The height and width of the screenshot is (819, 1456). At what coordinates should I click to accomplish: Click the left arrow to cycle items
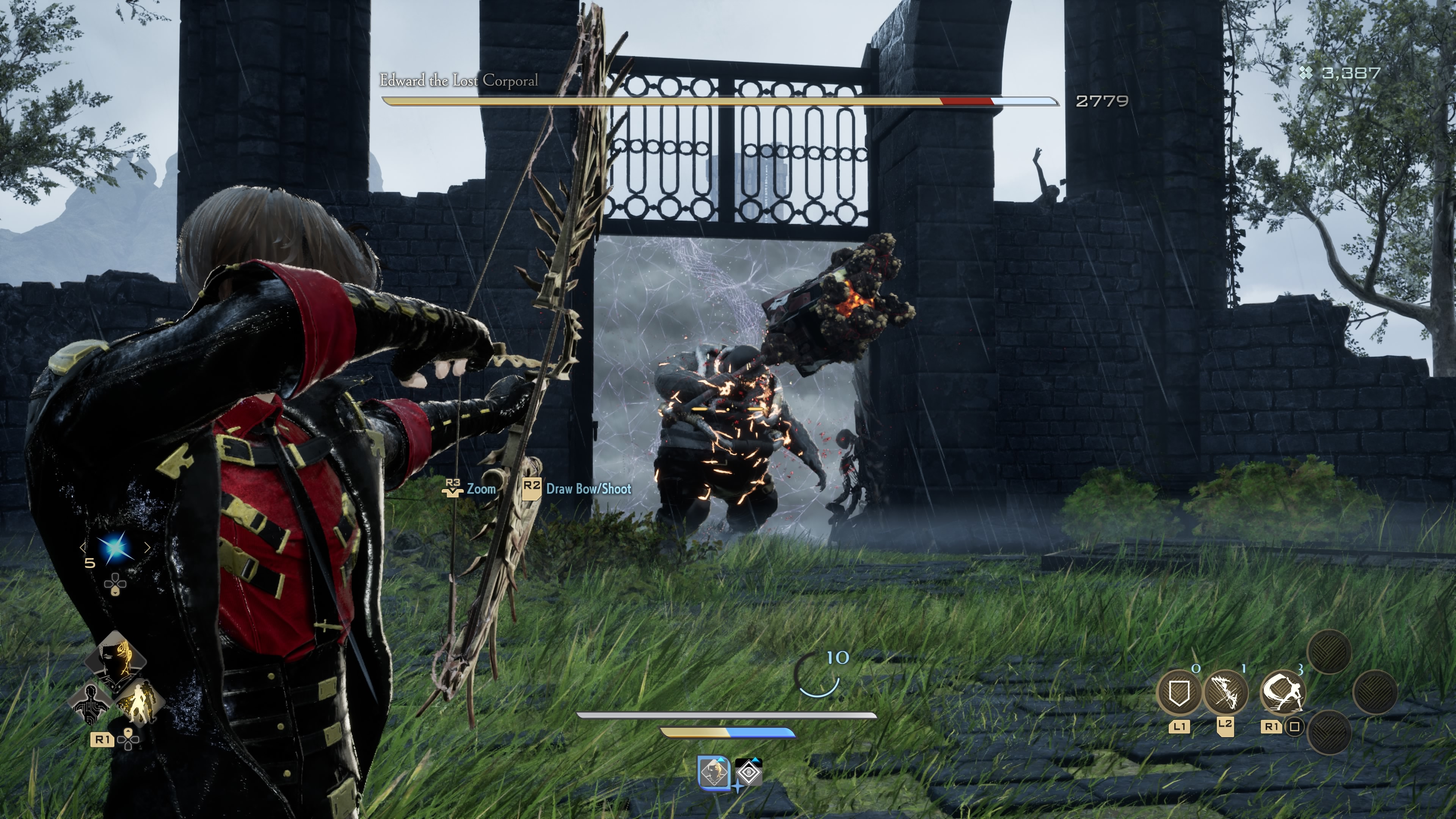click(x=83, y=548)
